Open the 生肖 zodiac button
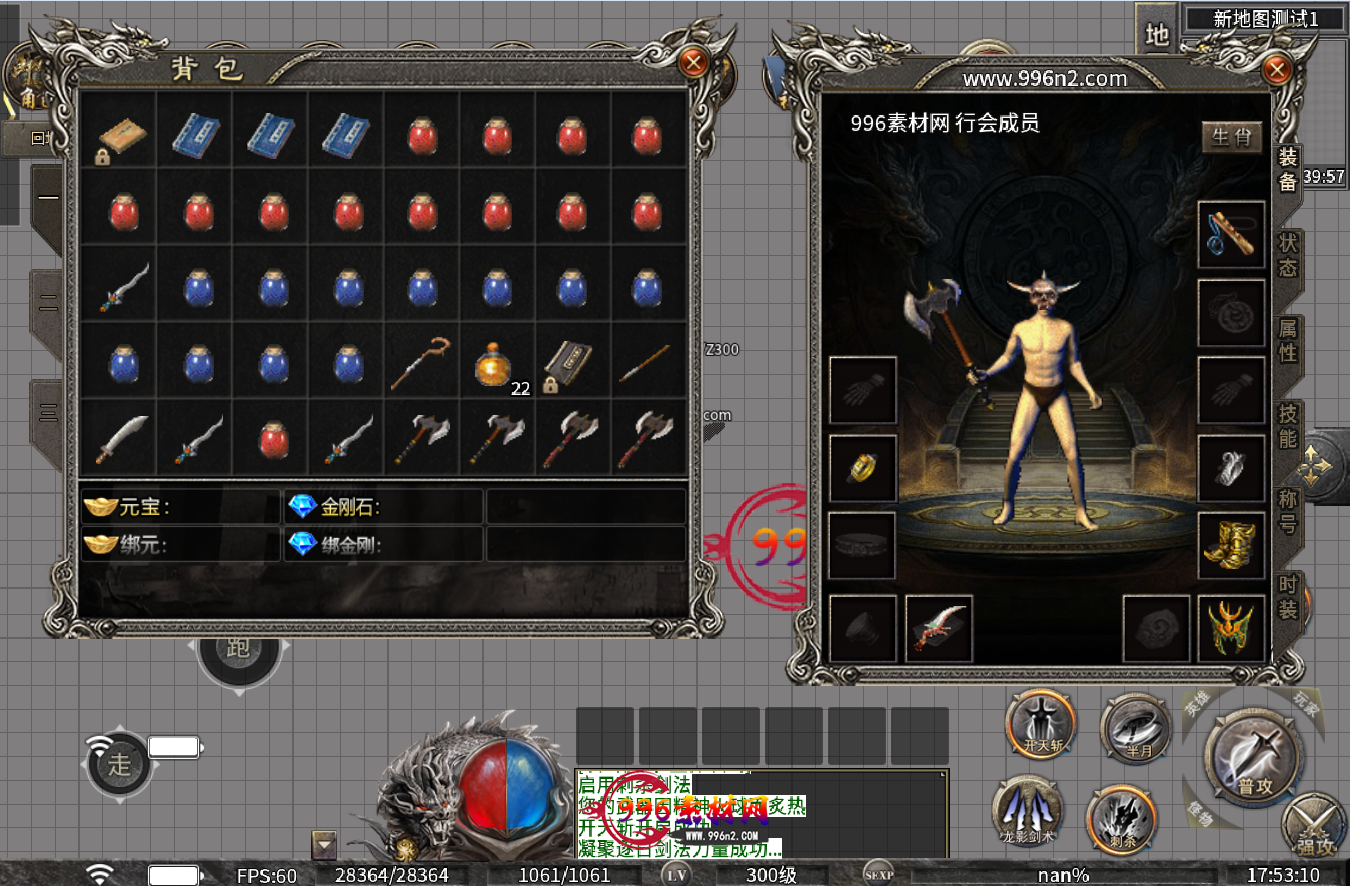Screen dimensions: 1350x886 [x=1231, y=137]
